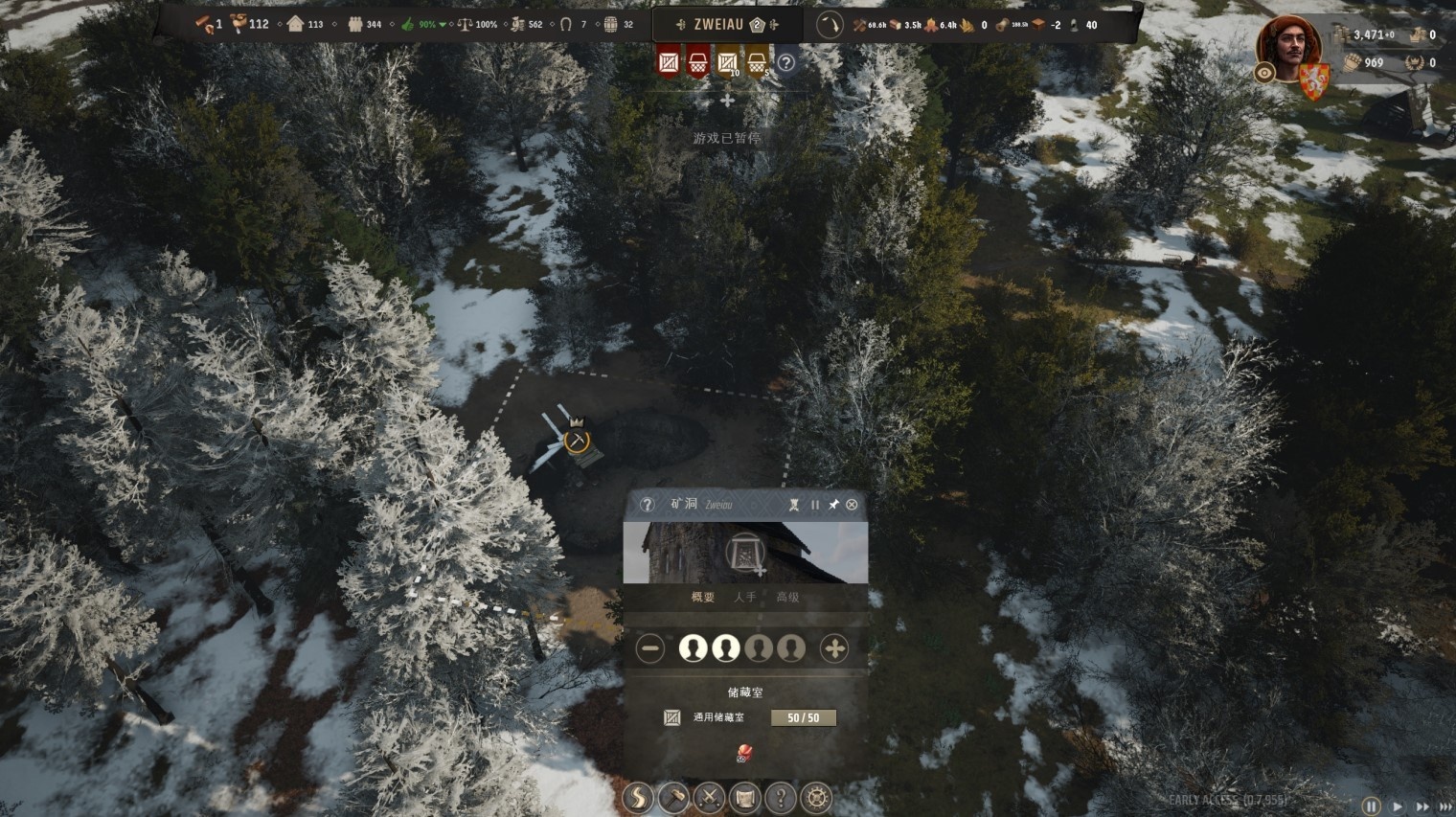Image resolution: width=1456 pixels, height=817 pixels.
Task: Open the construction hammer menu
Action: pyautogui.click(x=673, y=798)
